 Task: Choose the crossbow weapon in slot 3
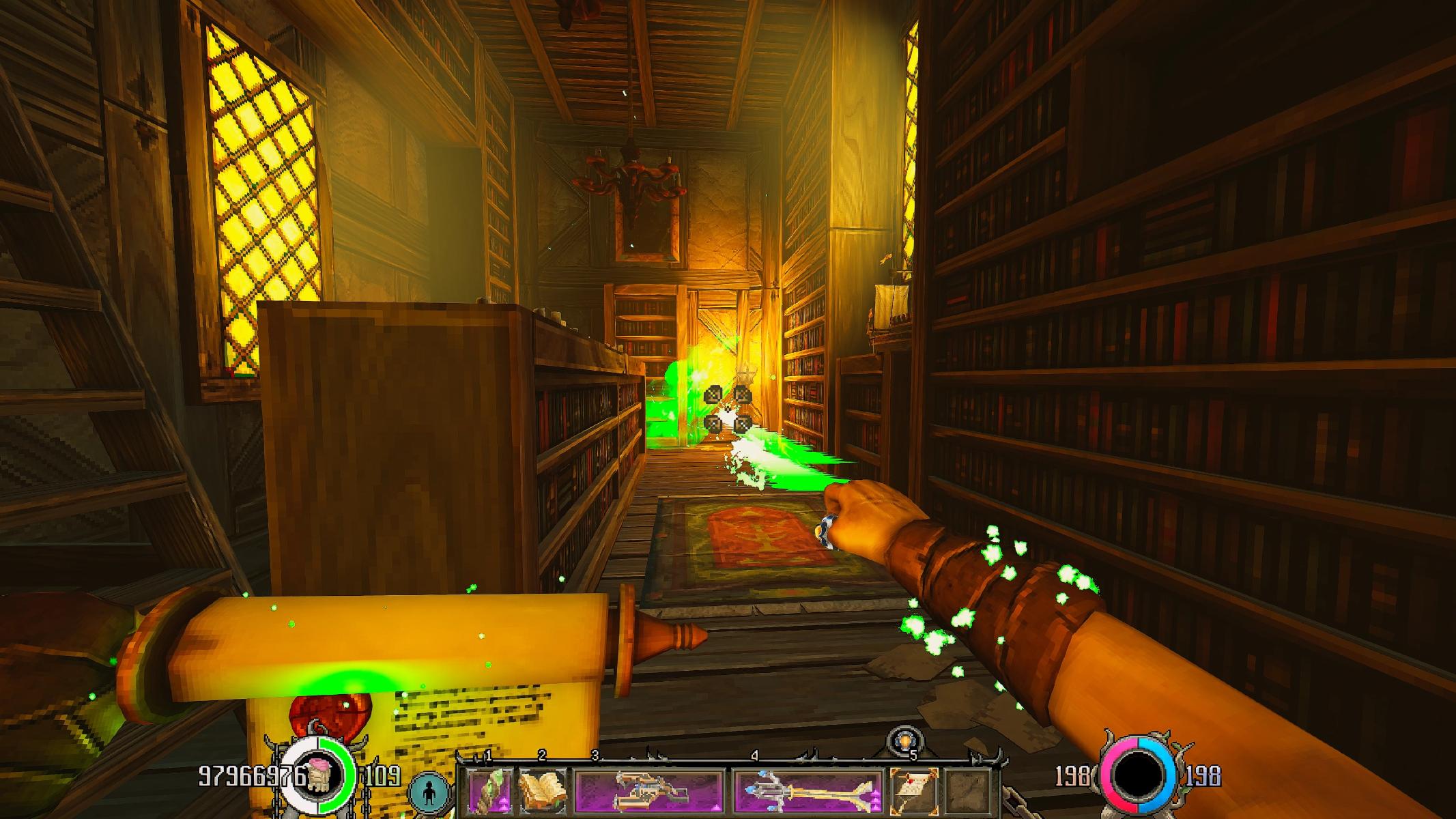(648, 790)
